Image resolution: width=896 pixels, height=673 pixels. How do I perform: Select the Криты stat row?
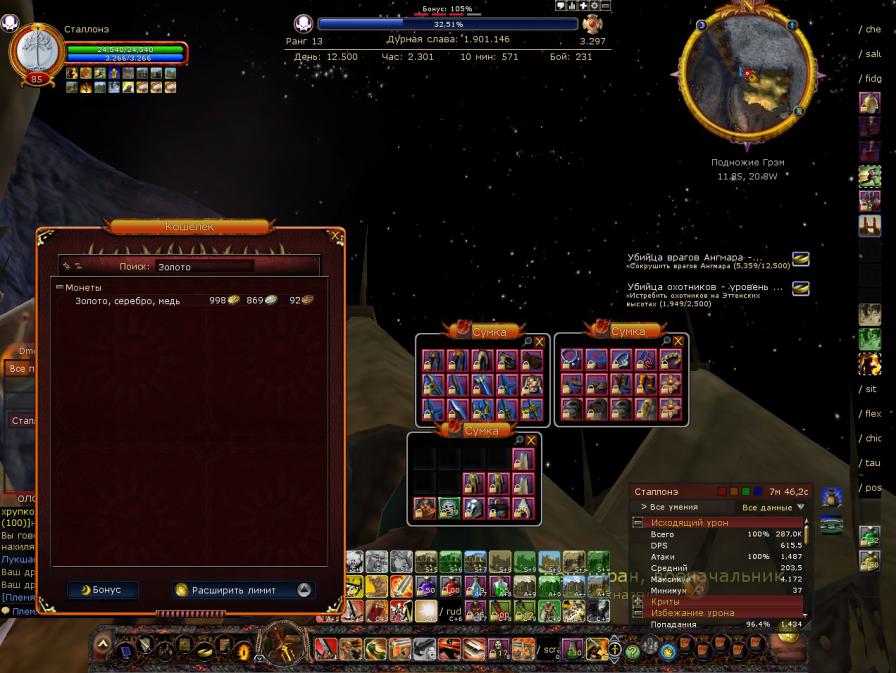point(666,602)
